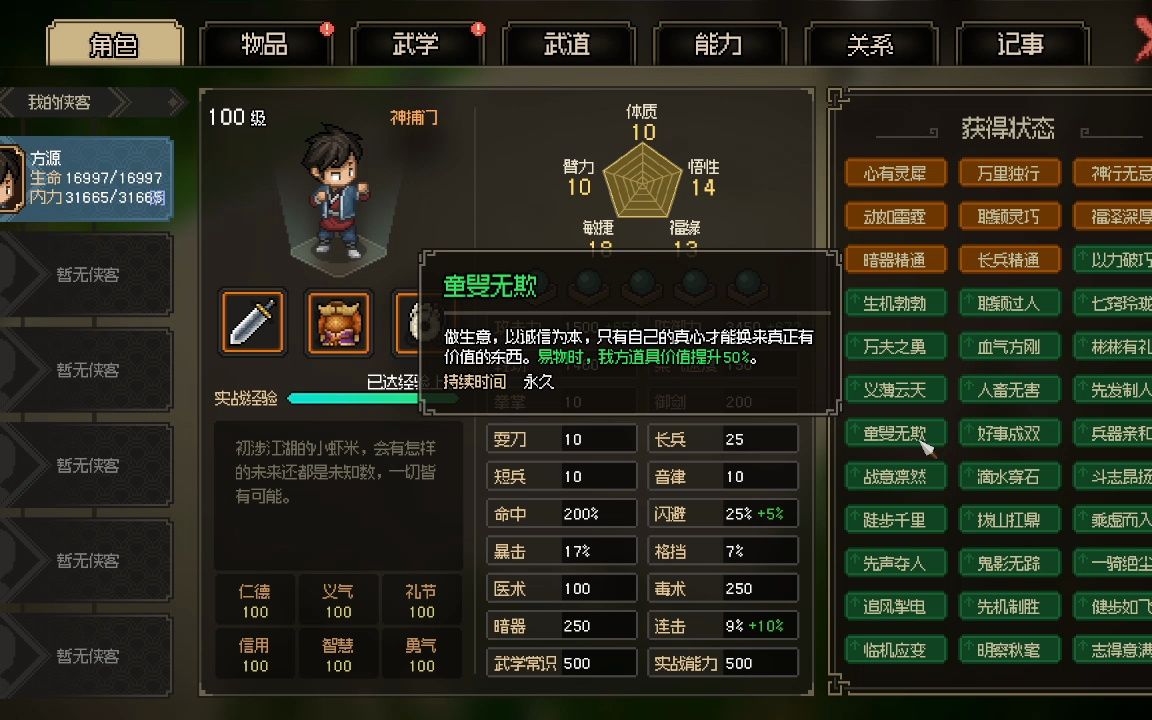The width and height of the screenshot is (1152, 720).
Task: Open the 能力 abilities tab
Action: (718, 45)
